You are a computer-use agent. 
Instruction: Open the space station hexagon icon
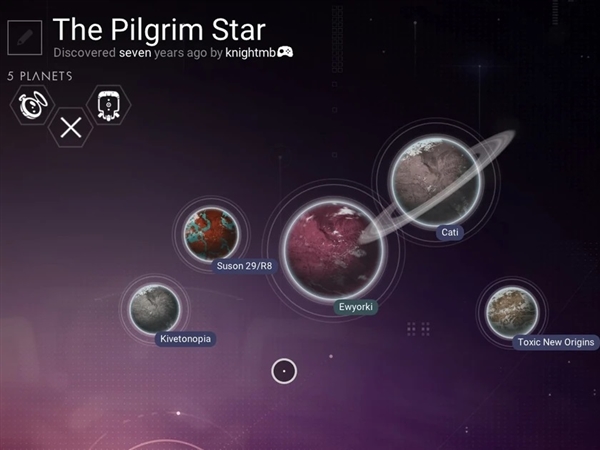coord(108,105)
